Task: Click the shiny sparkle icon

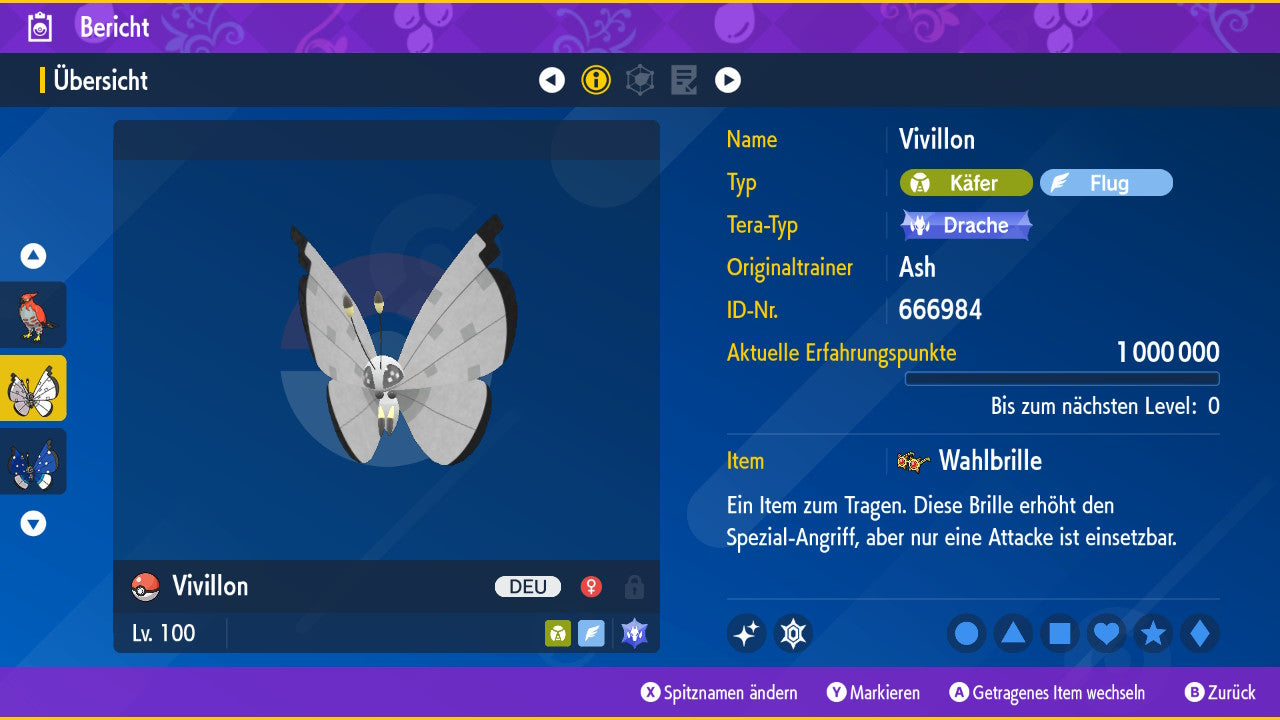Action: [x=746, y=634]
